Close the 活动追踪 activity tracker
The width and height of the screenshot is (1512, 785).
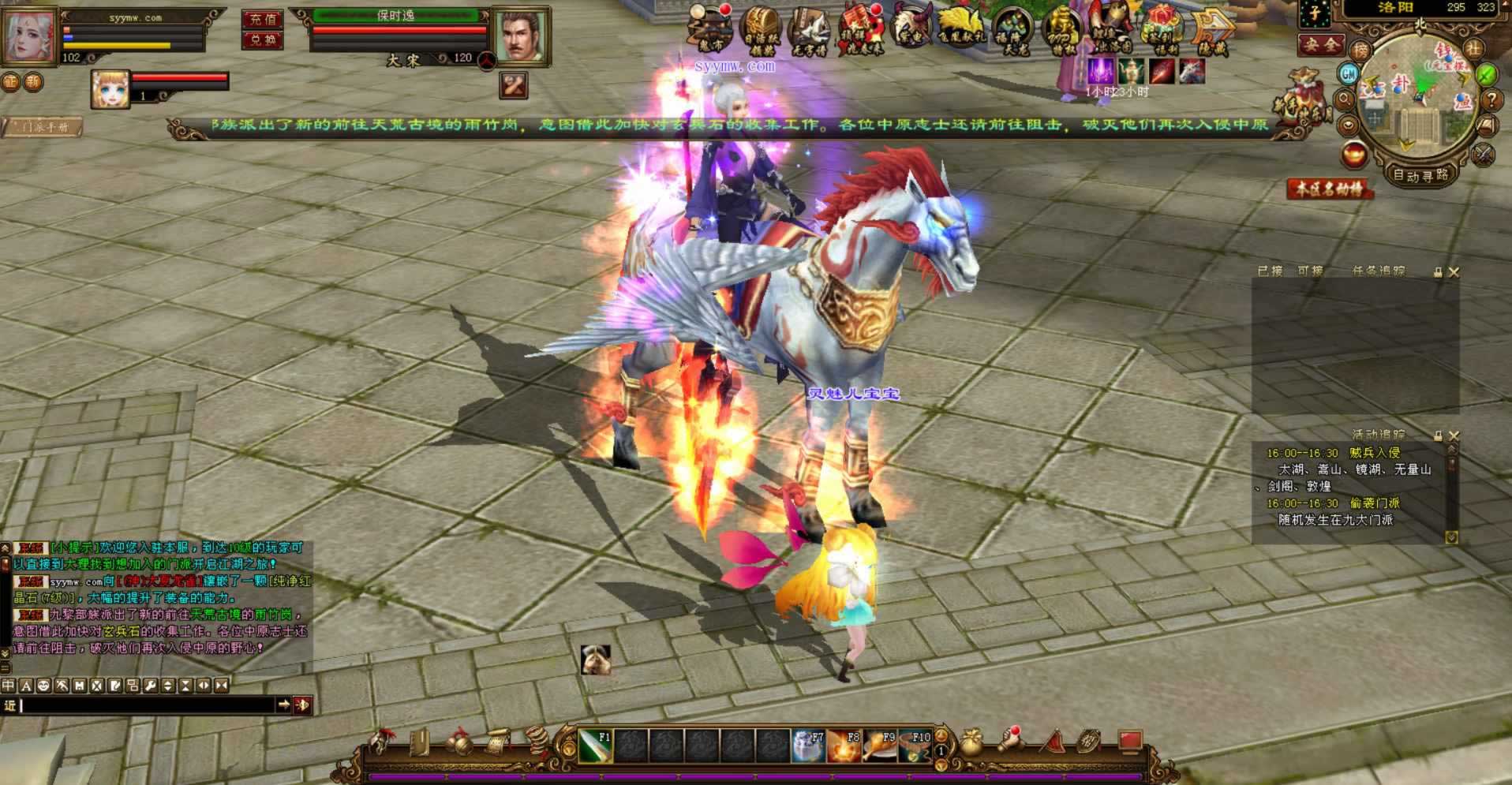pos(1454,435)
